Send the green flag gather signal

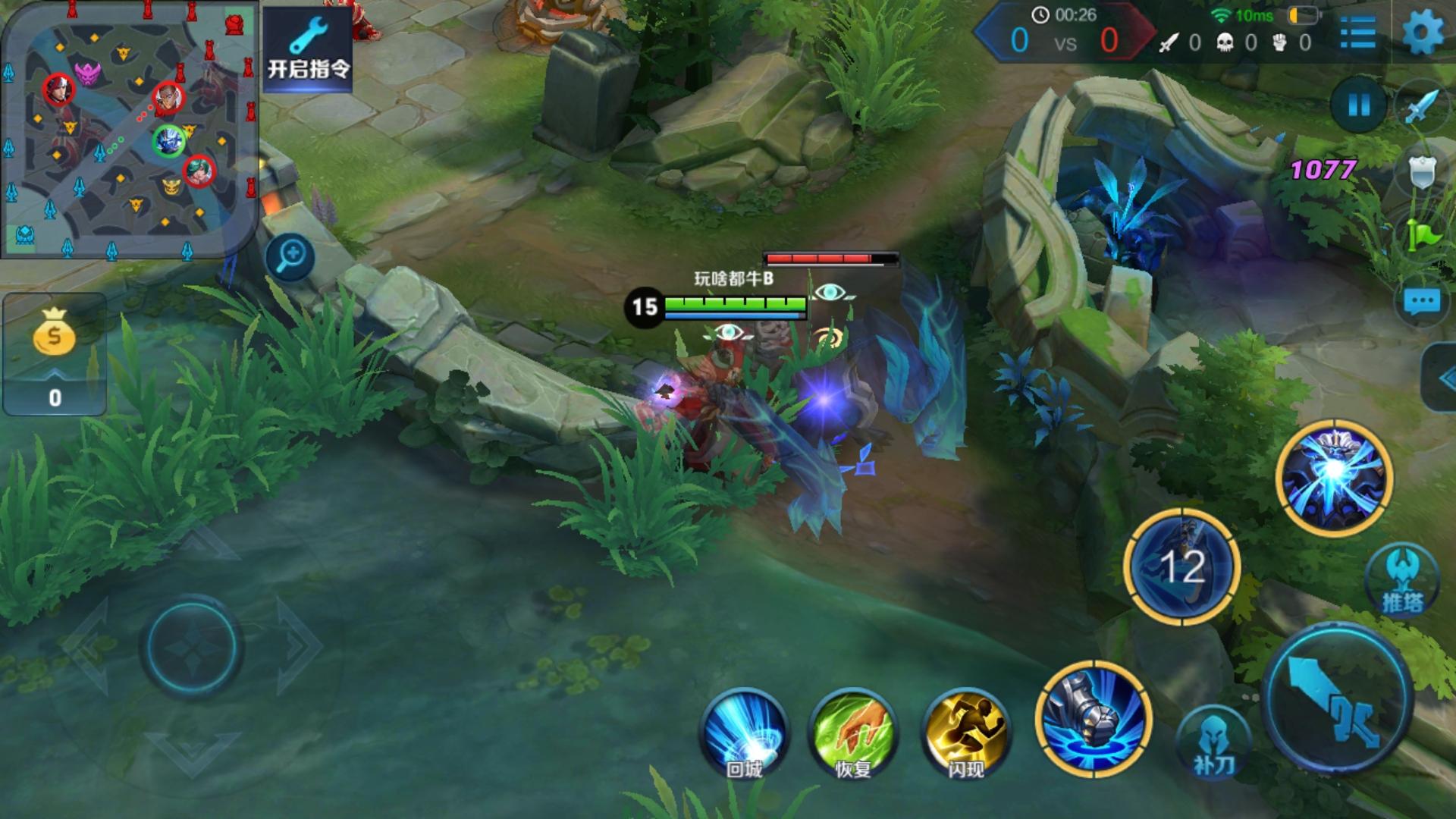pos(1423,234)
